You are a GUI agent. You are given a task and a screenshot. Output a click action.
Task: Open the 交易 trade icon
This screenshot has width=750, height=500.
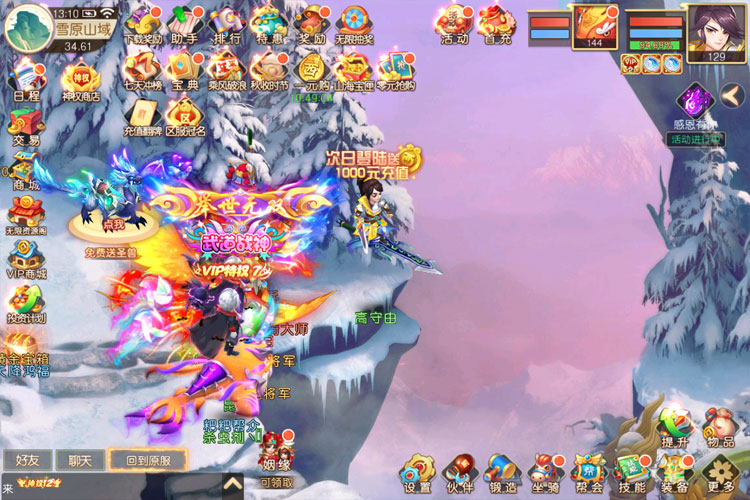click(x=26, y=126)
